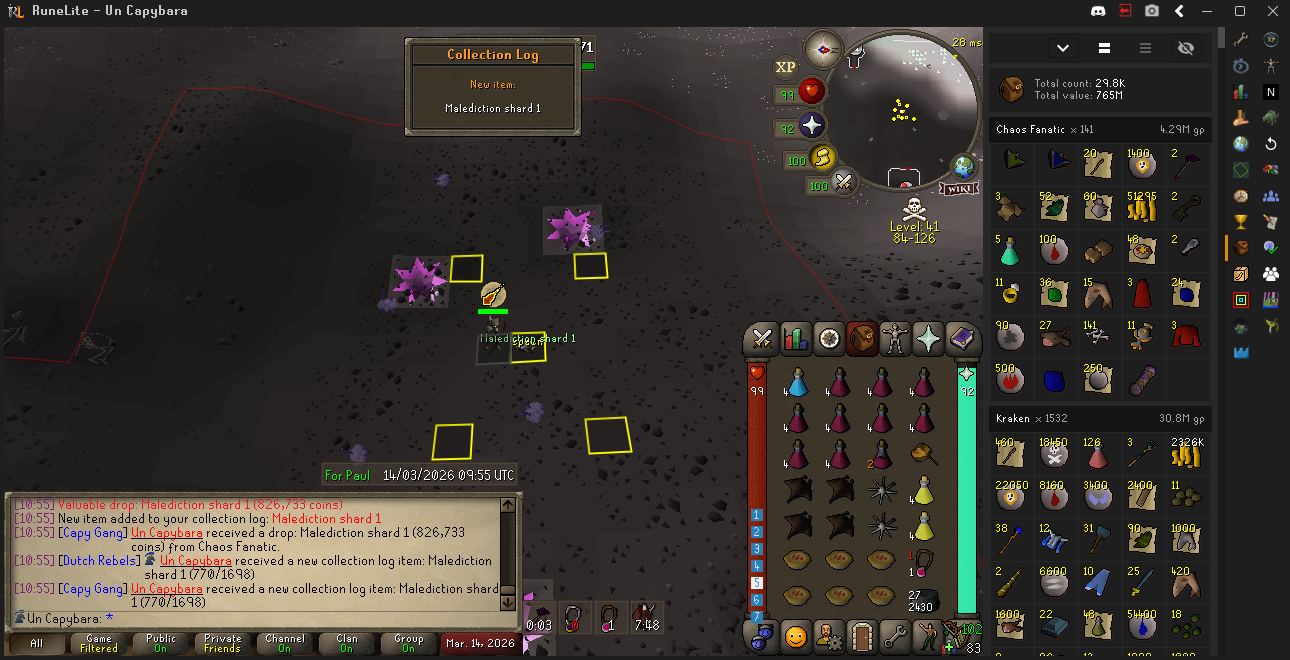Click the Wiki lookup banner
The image size is (1290, 660).
point(958,188)
